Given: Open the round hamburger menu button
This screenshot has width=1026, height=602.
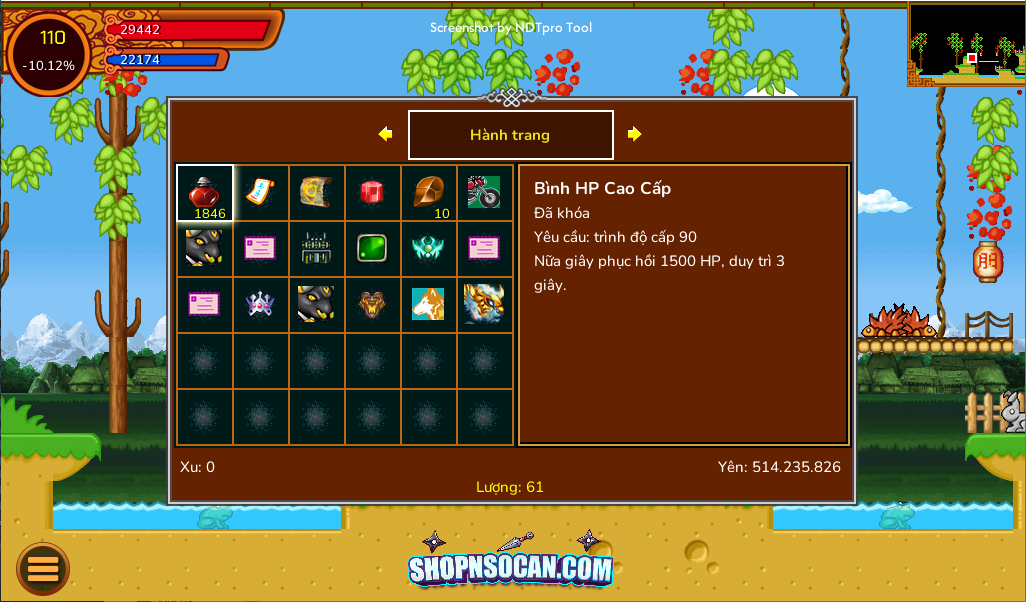Looking at the screenshot, I should coord(43,569).
